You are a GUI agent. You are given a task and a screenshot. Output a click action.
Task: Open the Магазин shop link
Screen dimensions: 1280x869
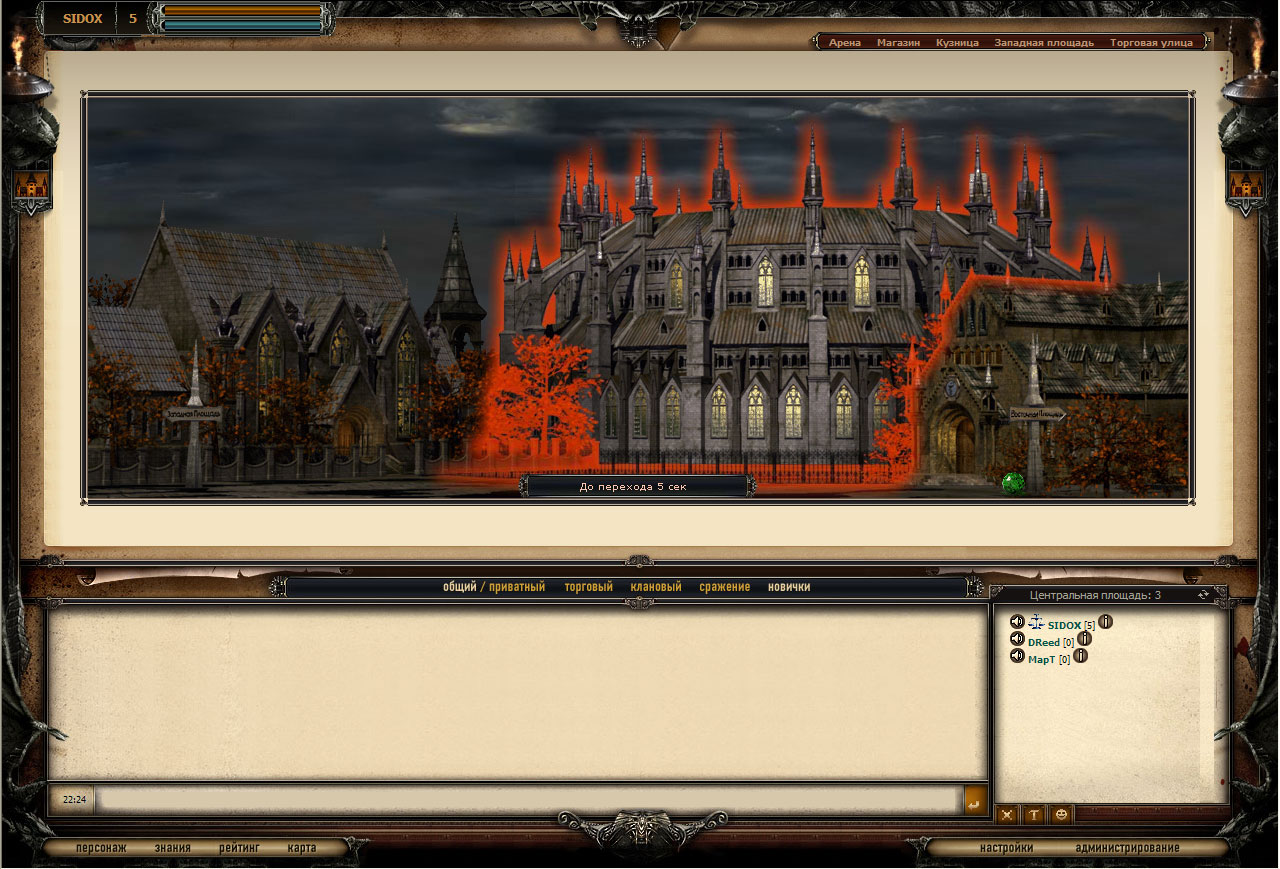898,43
